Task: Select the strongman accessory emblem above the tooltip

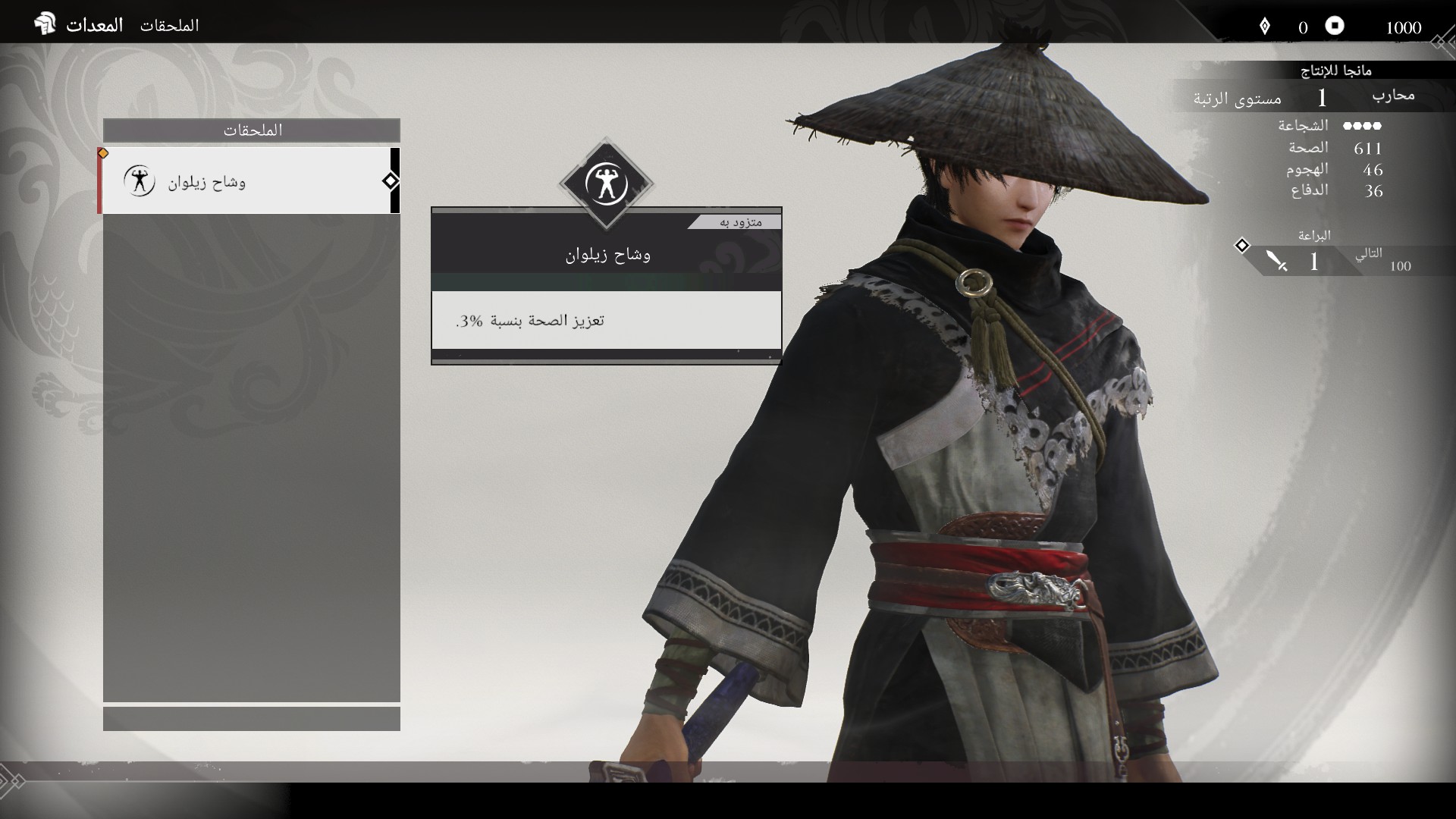Action: (x=606, y=184)
